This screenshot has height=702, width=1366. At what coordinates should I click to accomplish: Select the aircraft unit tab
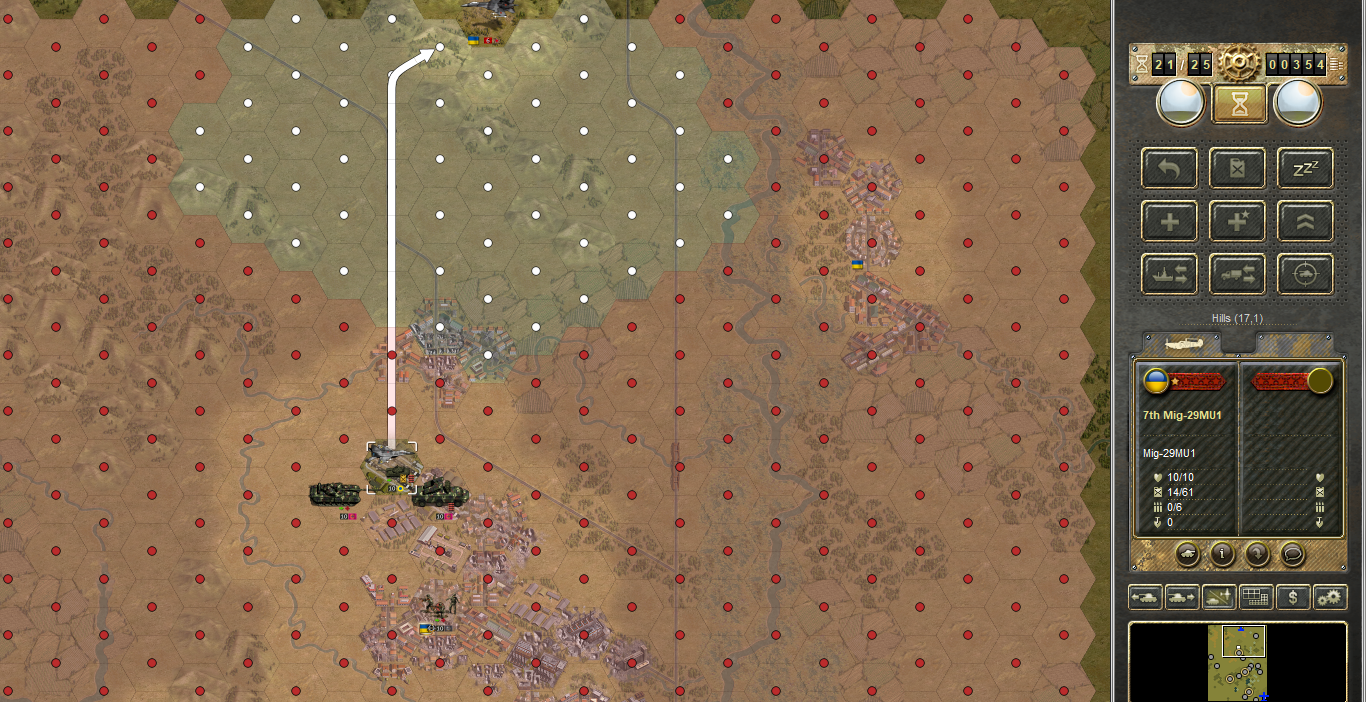coord(1182,342)
